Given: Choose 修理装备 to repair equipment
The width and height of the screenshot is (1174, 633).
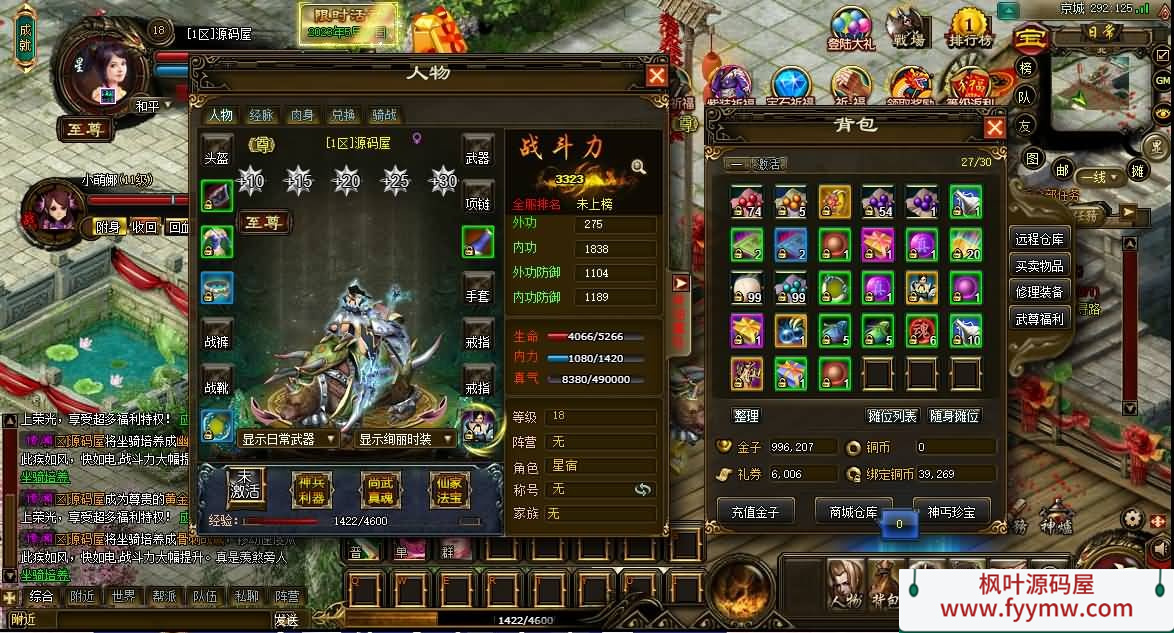Looking at the screenshot, I should [1040, 292].
